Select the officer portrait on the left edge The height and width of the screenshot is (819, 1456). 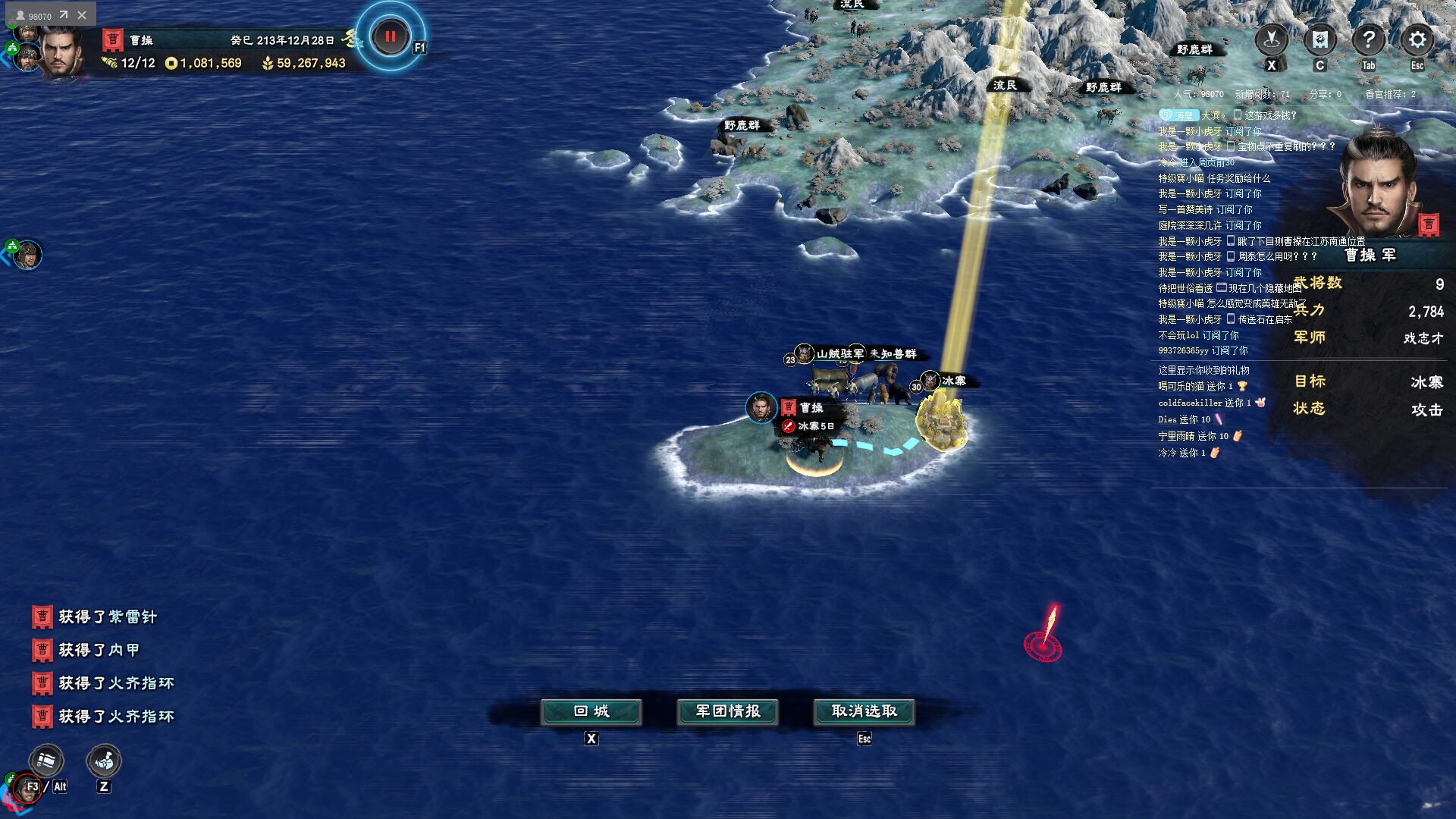(x=28, y=255)
